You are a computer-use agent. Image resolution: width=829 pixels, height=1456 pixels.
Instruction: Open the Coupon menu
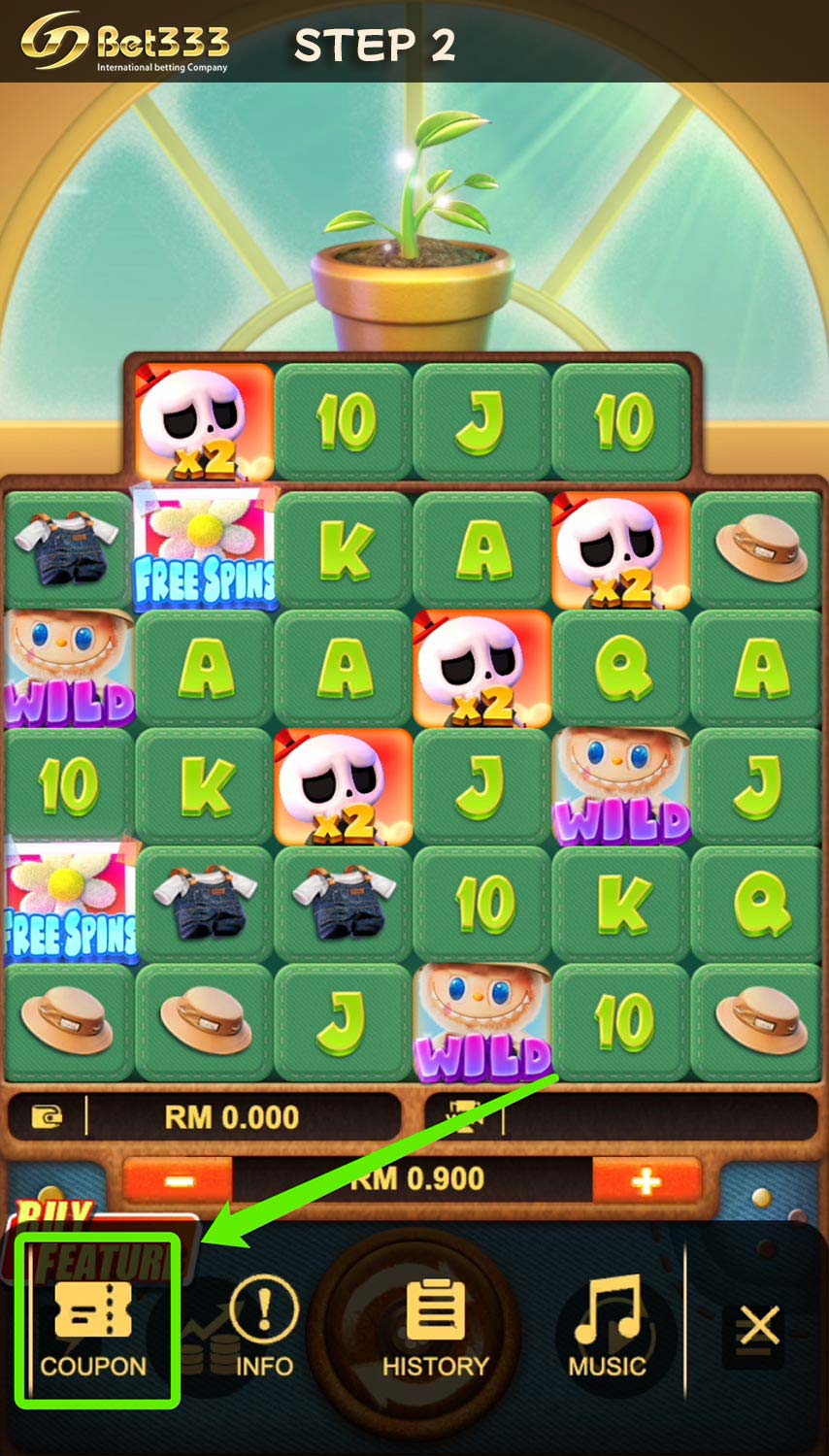click(94, 1324)
